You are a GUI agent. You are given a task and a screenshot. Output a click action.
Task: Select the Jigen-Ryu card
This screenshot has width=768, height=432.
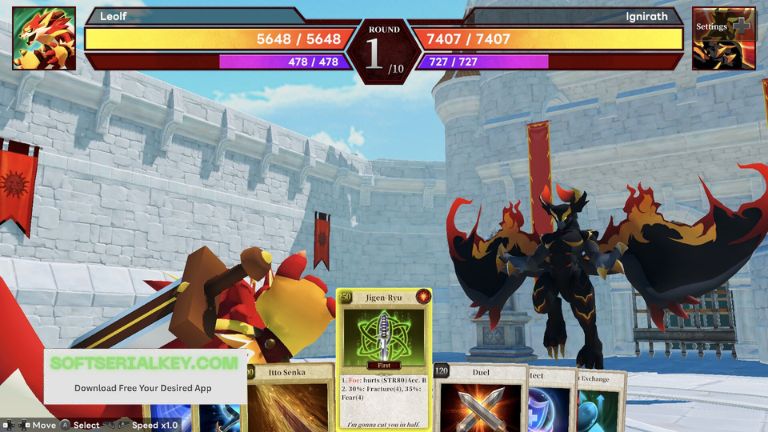pos(384,360)
